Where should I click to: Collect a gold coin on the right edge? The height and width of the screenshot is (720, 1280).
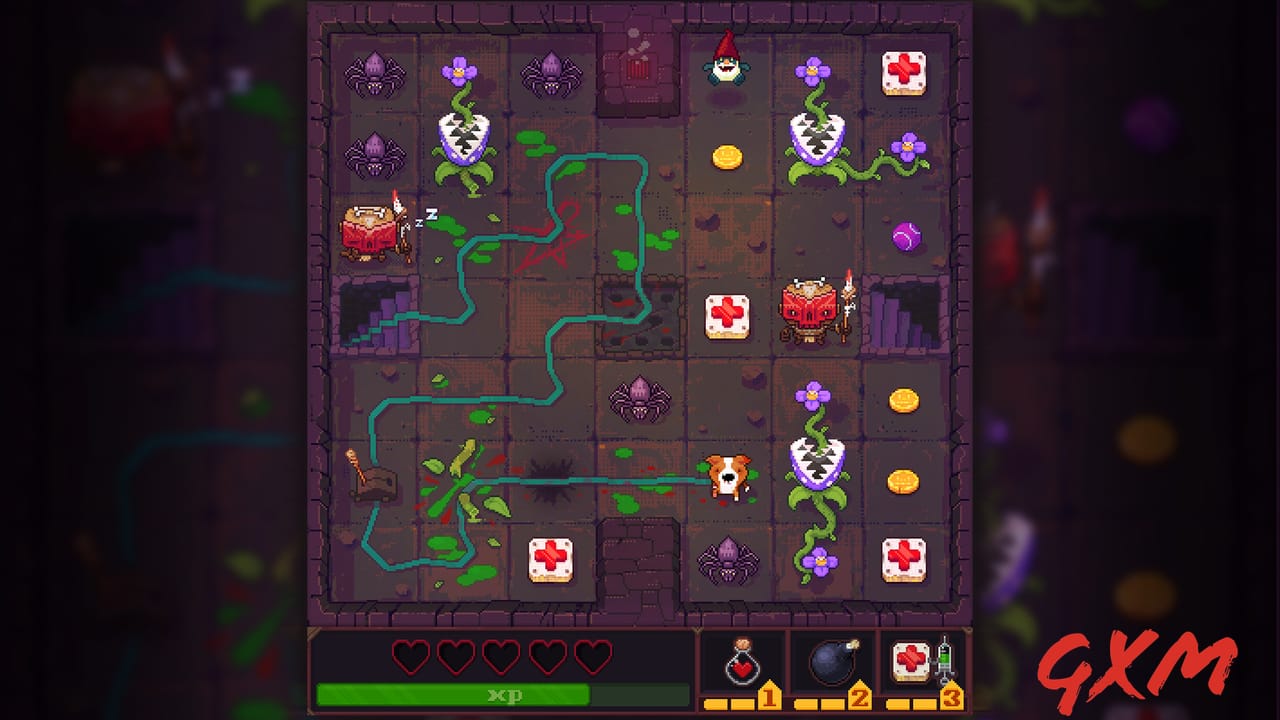pyautogui.click(x=903, y=399)
